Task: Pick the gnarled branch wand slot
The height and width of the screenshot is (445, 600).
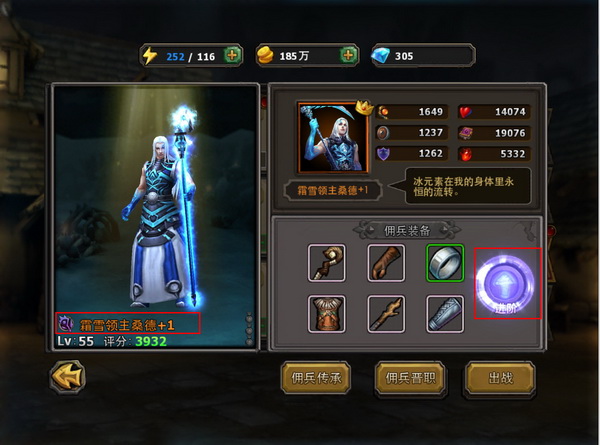Action: [x=386, y=314]
